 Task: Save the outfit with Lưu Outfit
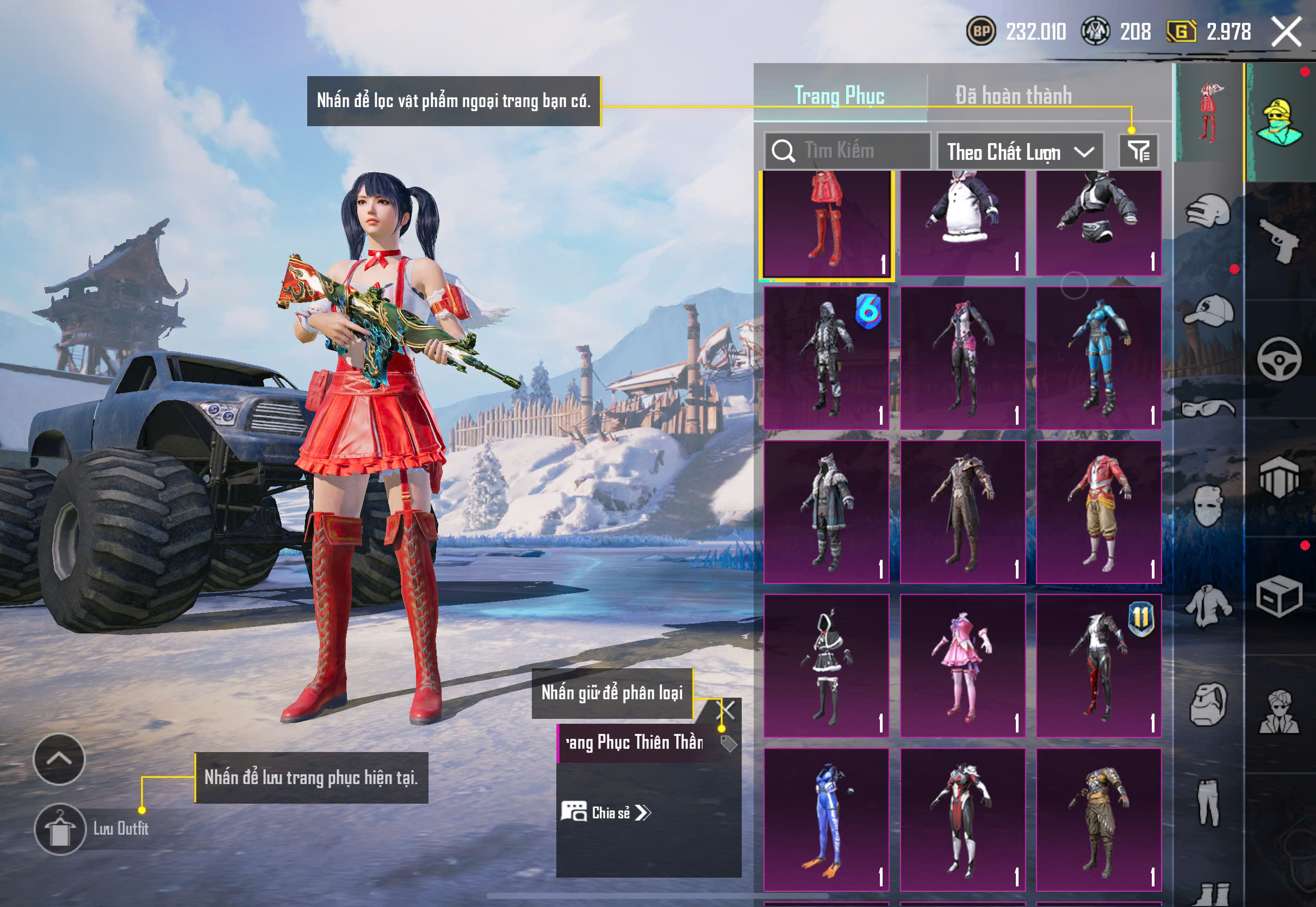[x=60, y=829]
